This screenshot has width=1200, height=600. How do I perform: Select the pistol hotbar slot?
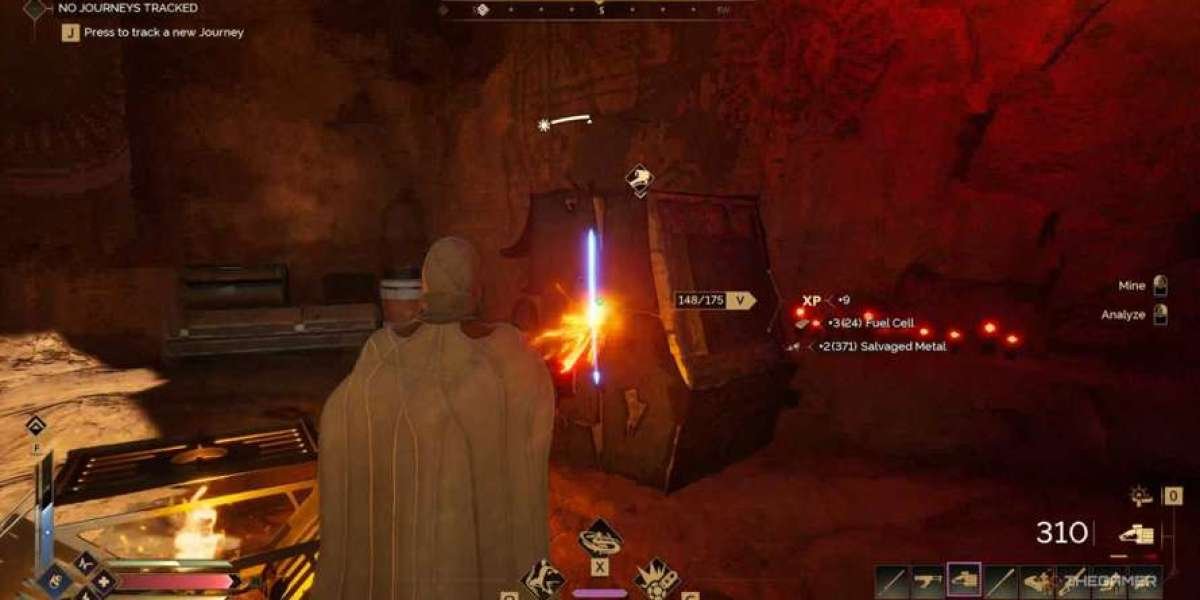(x=927, y=580)
